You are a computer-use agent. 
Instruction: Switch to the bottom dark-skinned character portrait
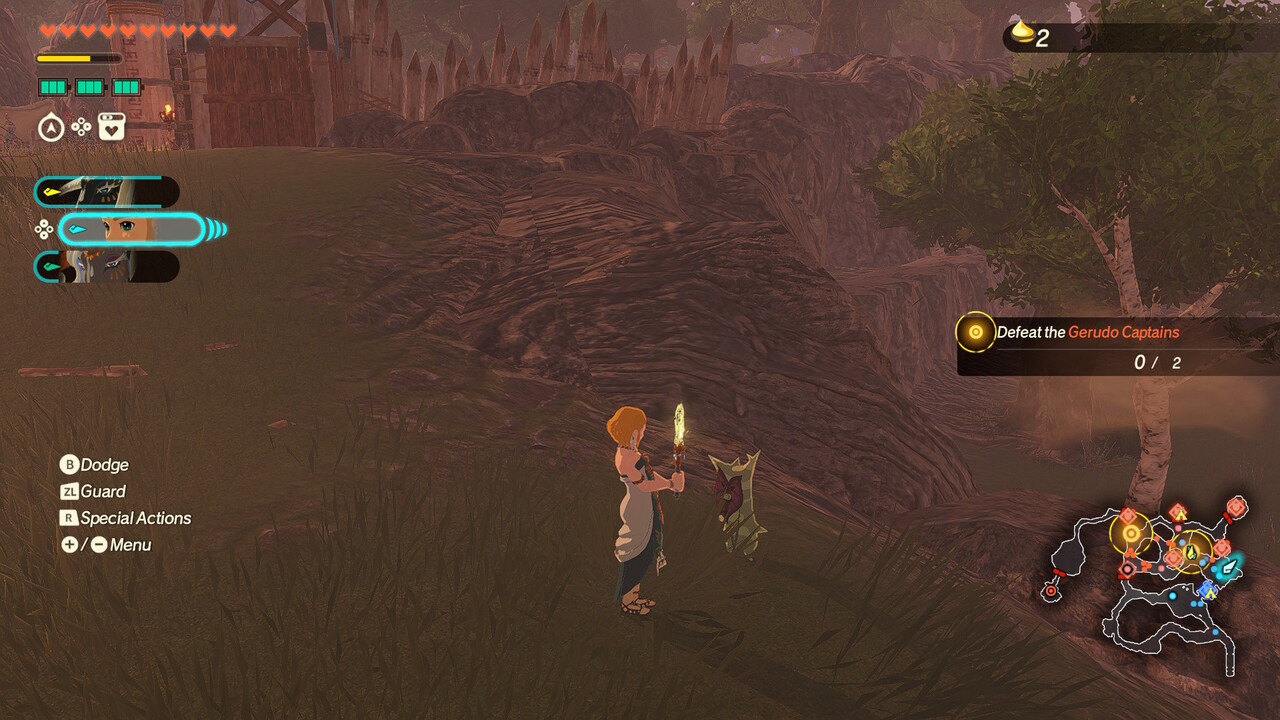106,267
